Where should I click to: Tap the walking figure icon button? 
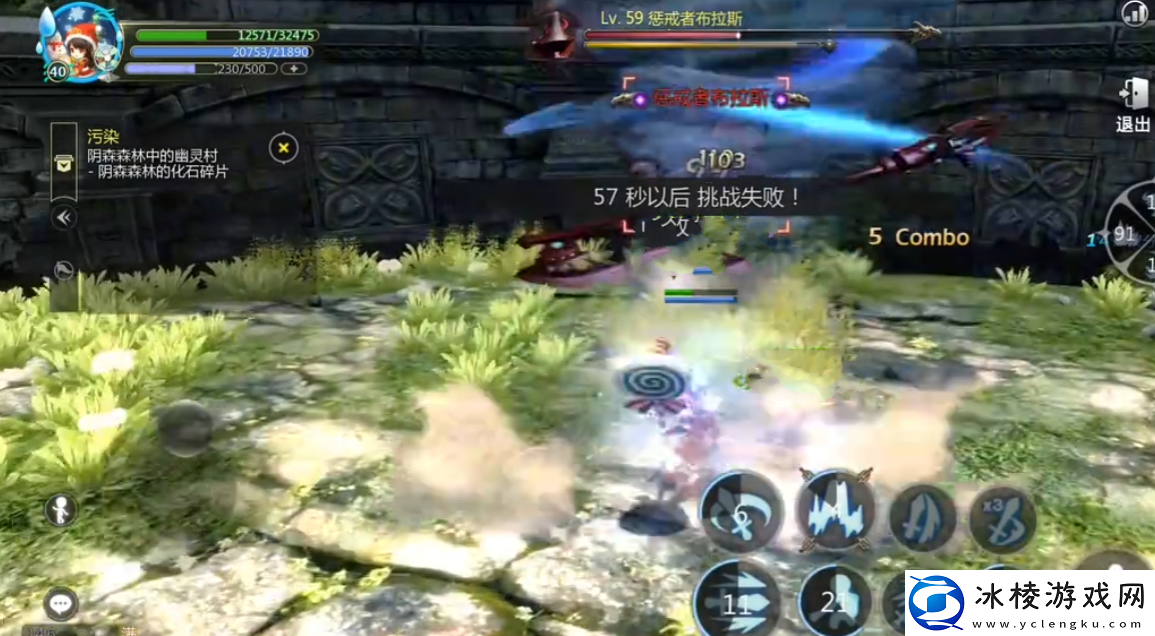(x=61, y=510)
